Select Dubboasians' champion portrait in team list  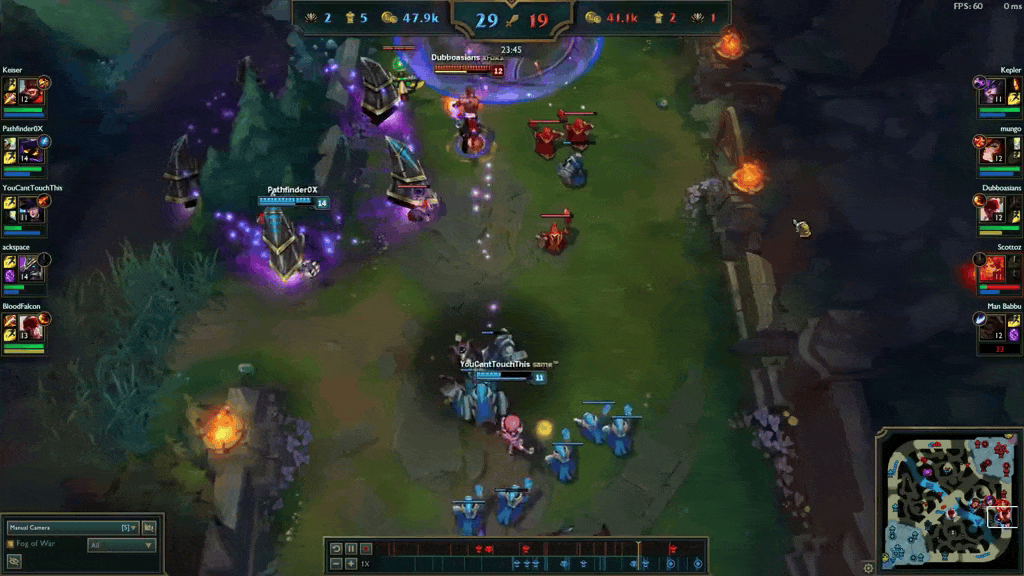(993, 208)
